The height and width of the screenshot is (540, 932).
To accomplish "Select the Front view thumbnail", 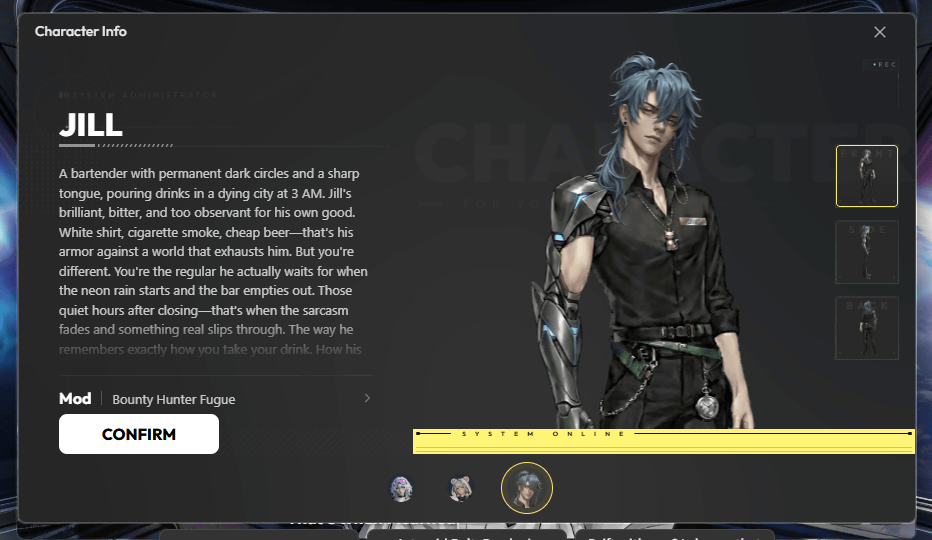I will (866, 176).
